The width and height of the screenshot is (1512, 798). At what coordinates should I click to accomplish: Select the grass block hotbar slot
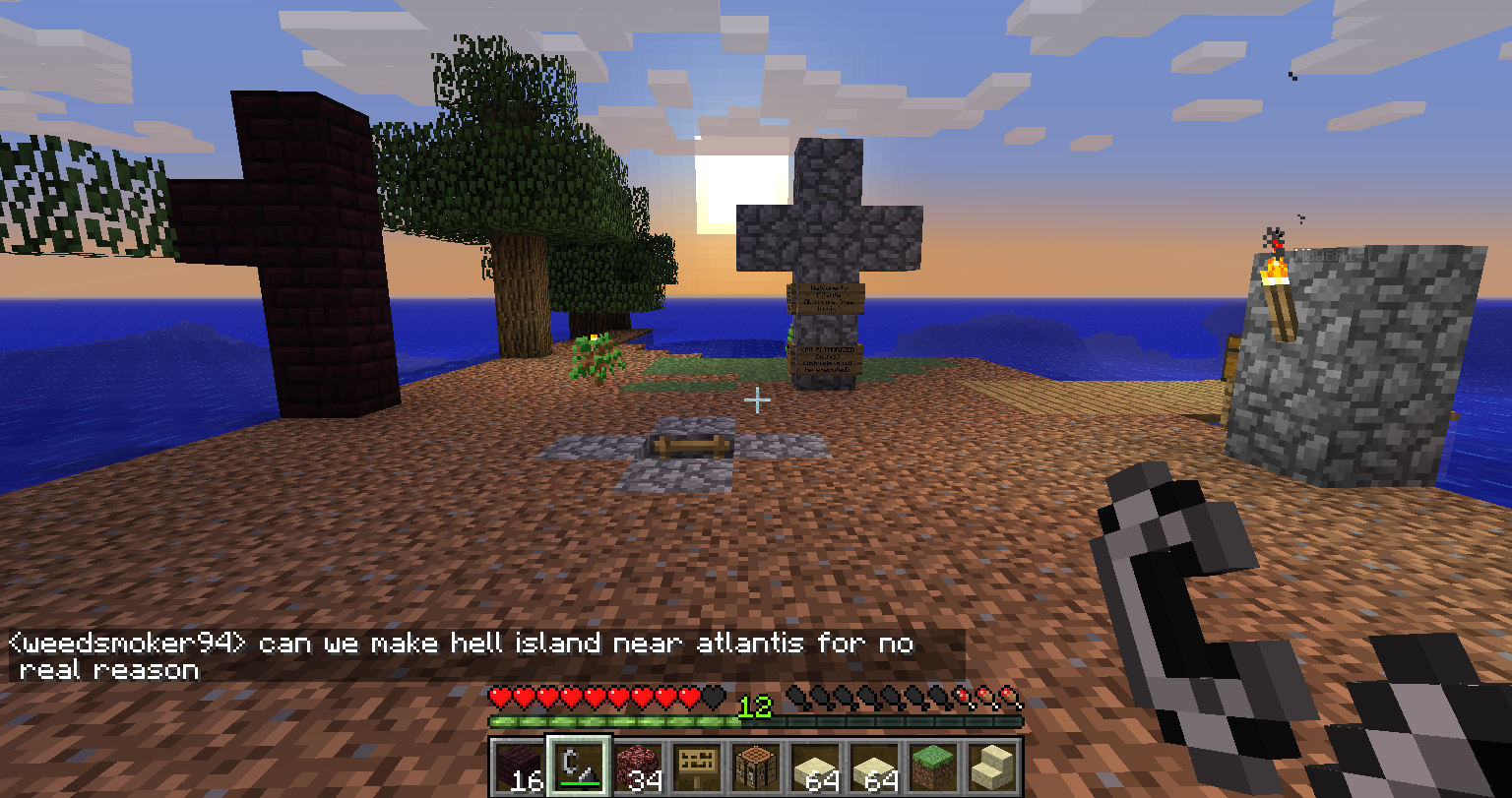[x=933, y=767]
